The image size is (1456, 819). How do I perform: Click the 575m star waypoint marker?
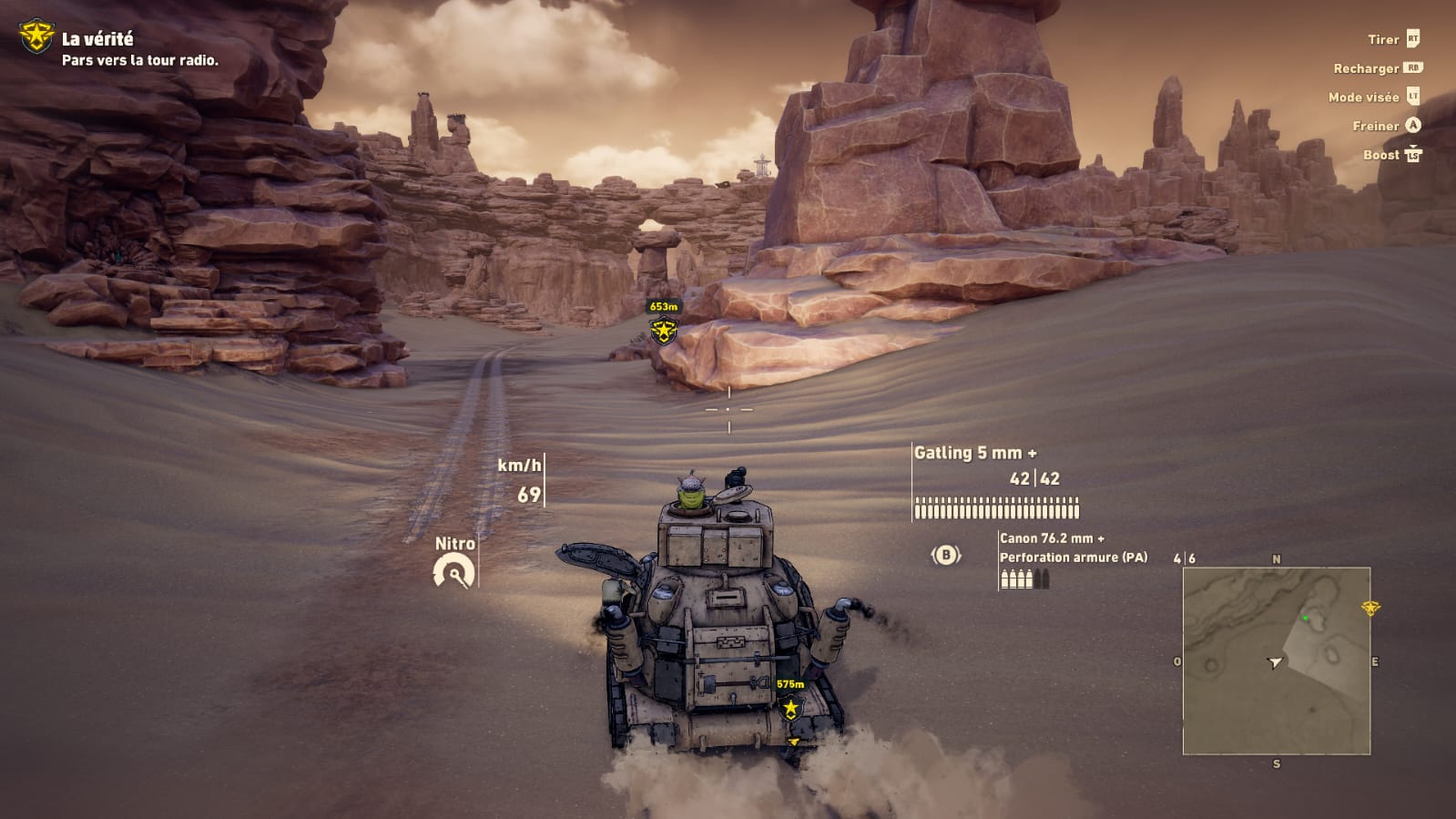[790, 707]
